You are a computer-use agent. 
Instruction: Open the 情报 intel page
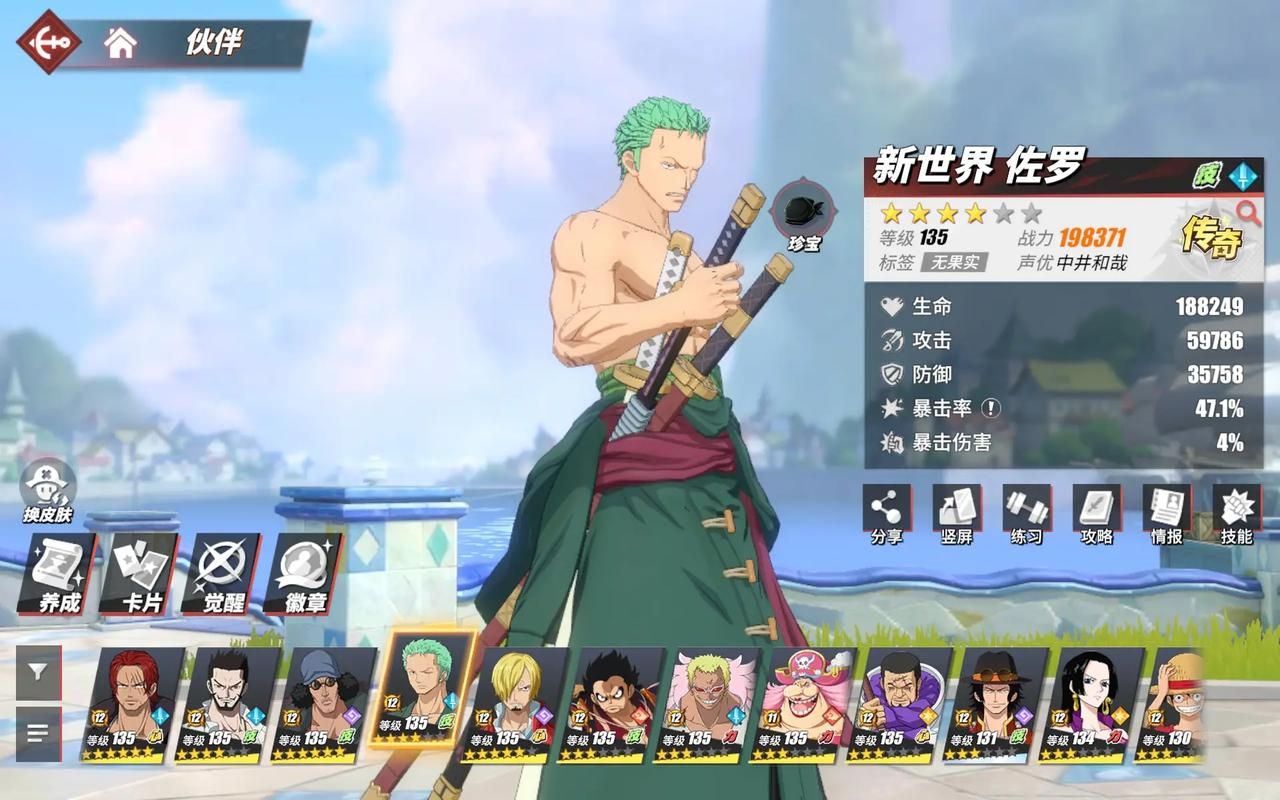coord(1167,514)
